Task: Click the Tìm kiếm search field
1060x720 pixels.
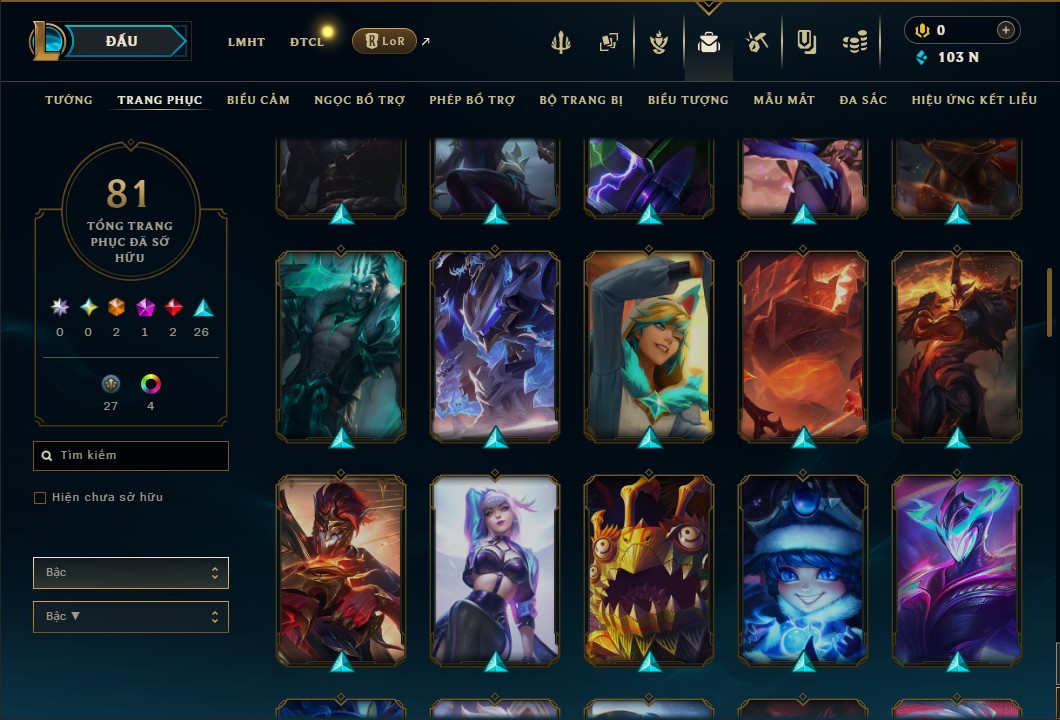Action: 131,456
